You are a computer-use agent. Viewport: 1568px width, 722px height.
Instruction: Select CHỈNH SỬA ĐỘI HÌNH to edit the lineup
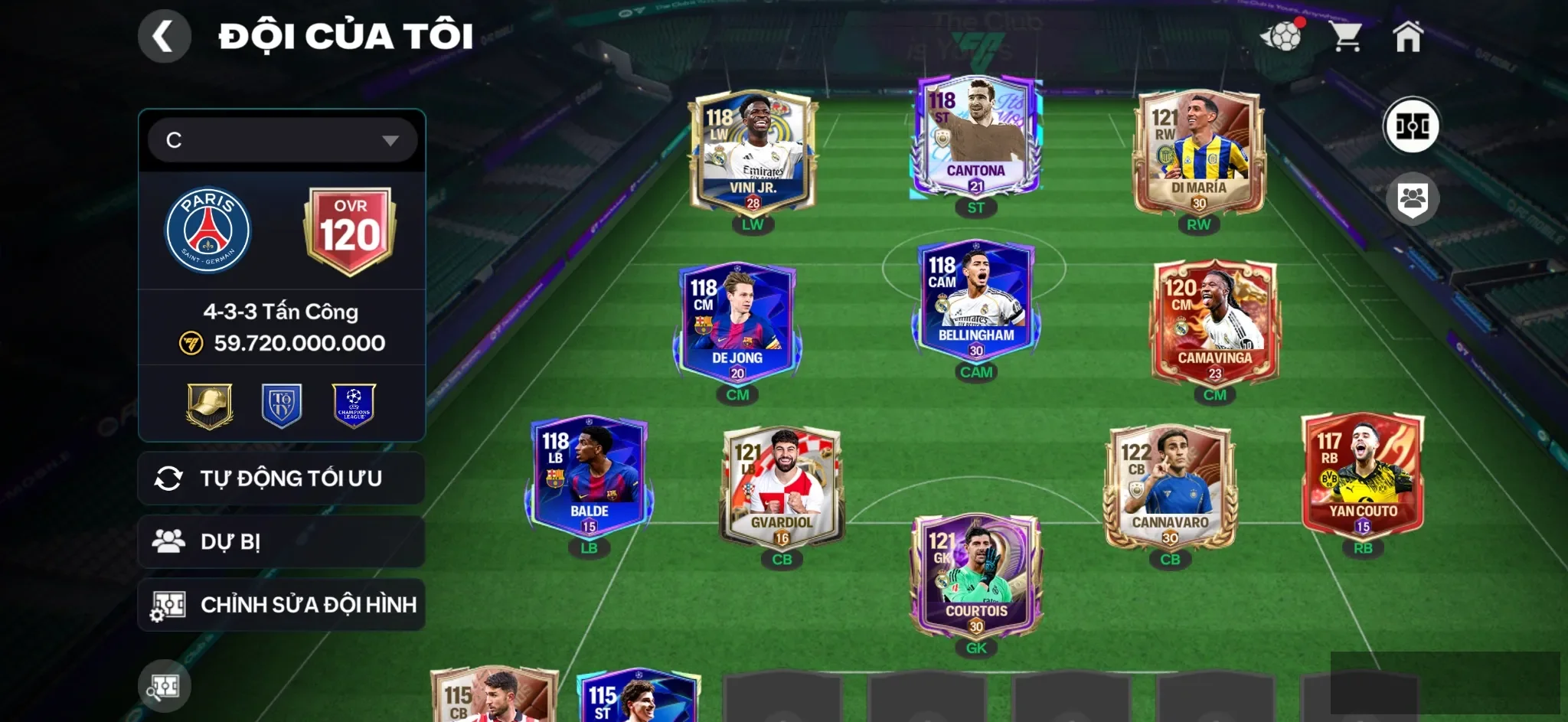point(281,604)
